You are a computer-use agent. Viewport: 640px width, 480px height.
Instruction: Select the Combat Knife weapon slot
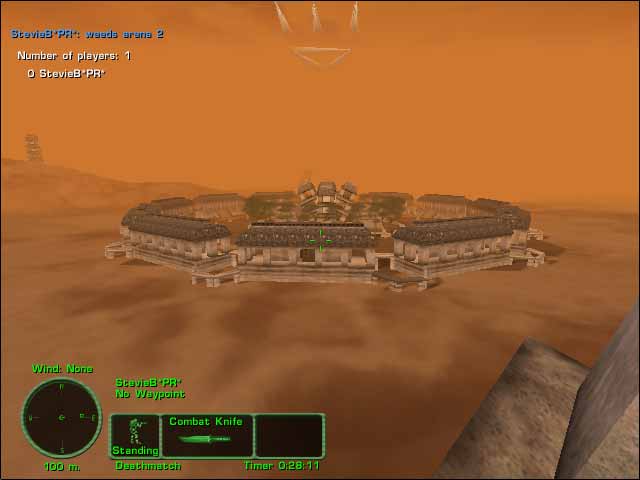[x=206, y=436]
